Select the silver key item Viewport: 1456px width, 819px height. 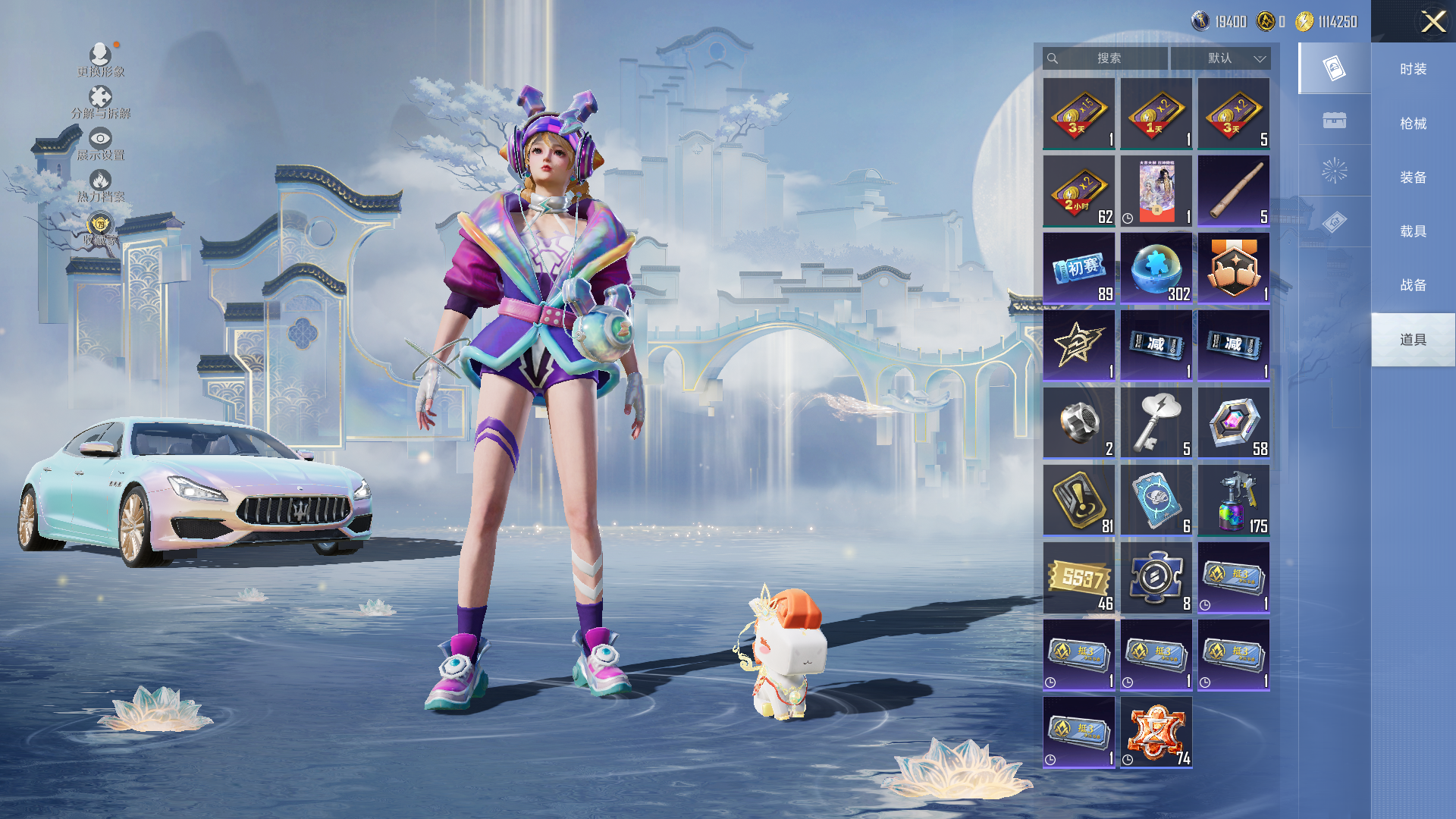(x=1156, y=423)
